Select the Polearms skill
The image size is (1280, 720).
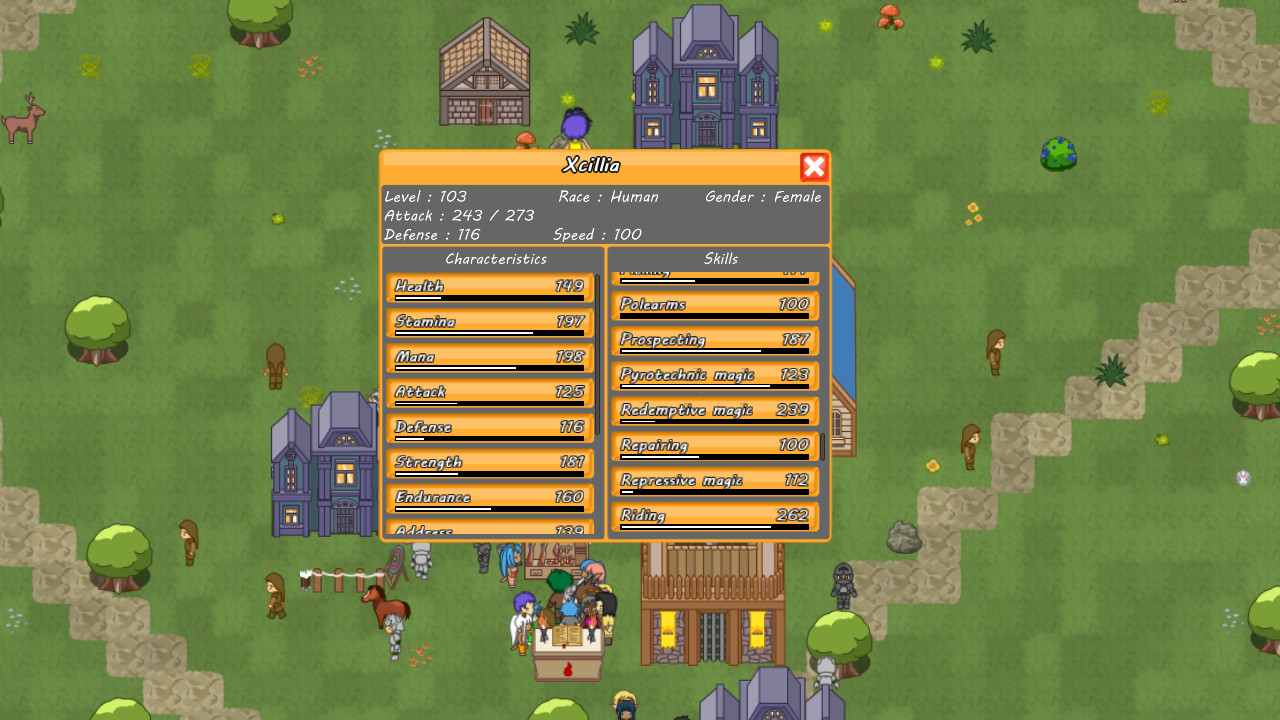(714, 306)
